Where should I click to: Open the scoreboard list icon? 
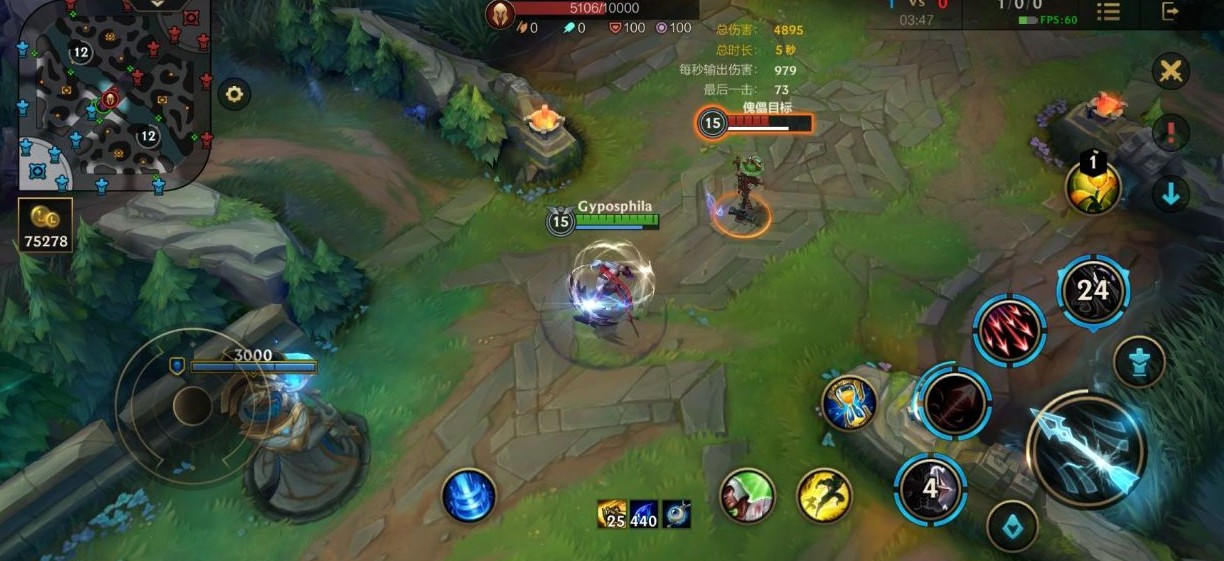[1108, 12]
